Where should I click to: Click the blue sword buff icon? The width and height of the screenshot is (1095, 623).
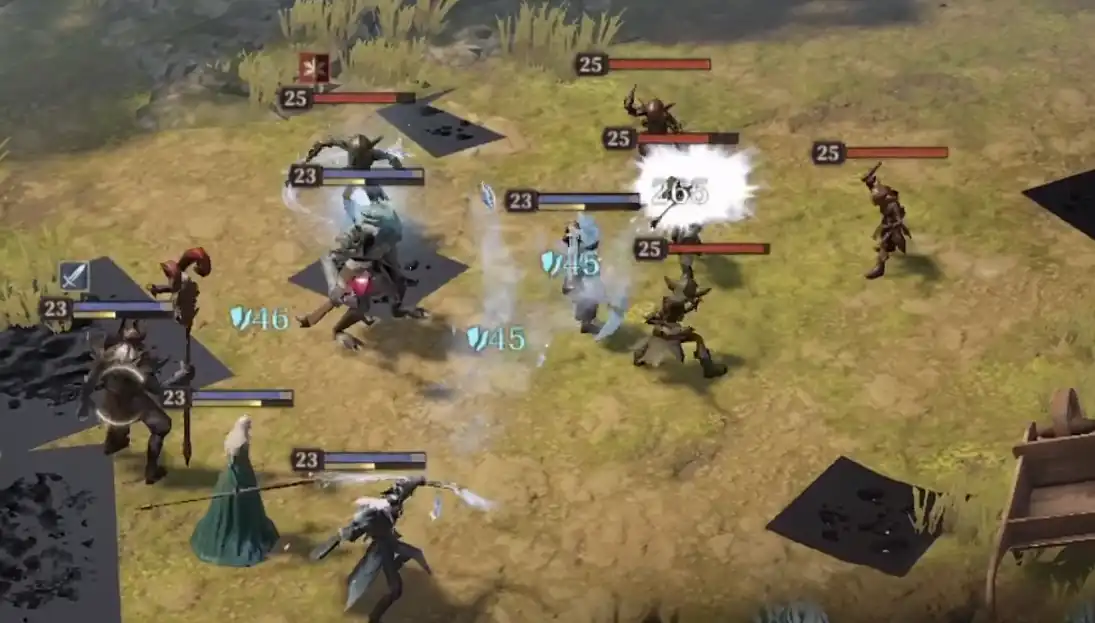coord(74,276)
